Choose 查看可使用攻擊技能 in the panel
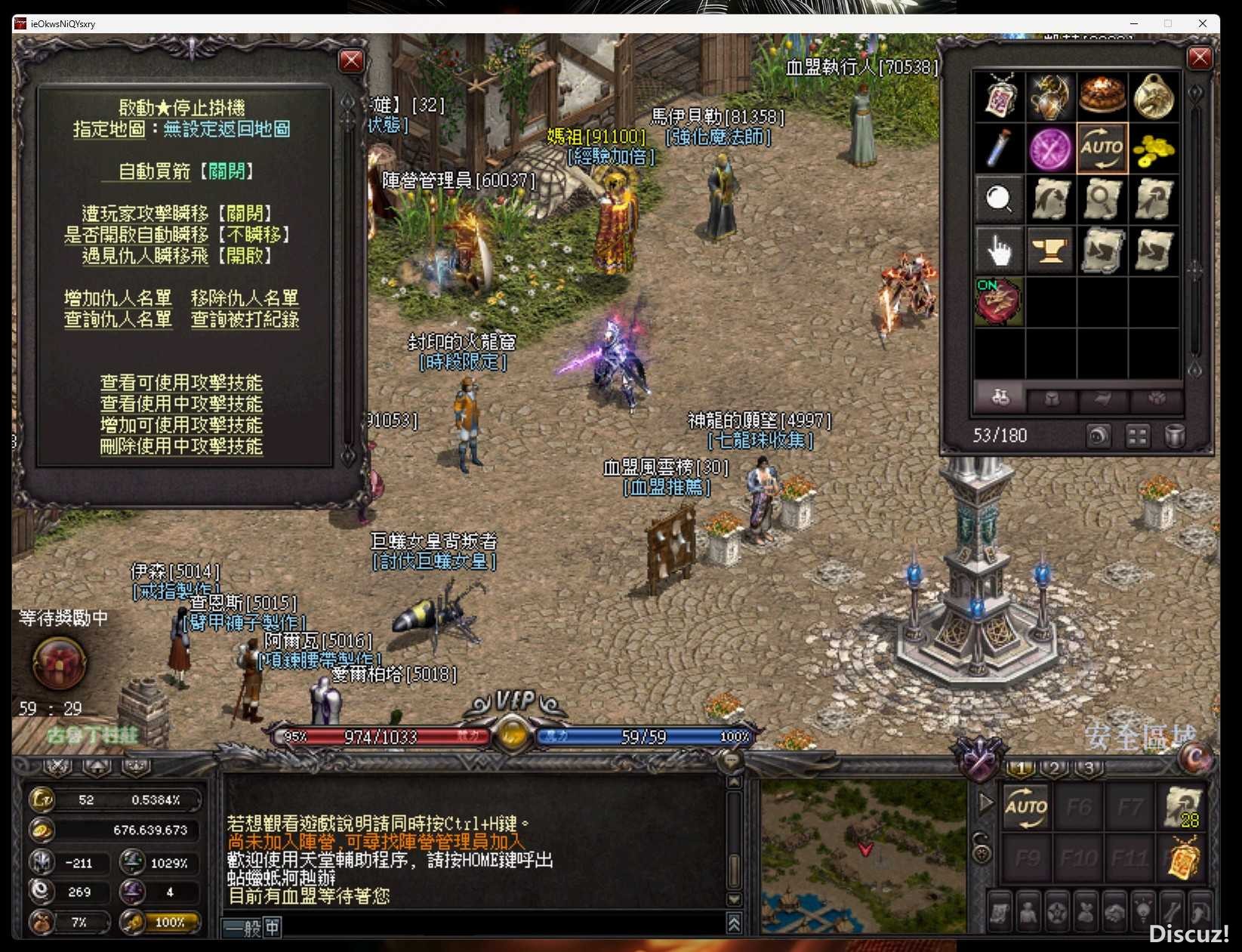1242x952 pixels. [x=181, y=383]
